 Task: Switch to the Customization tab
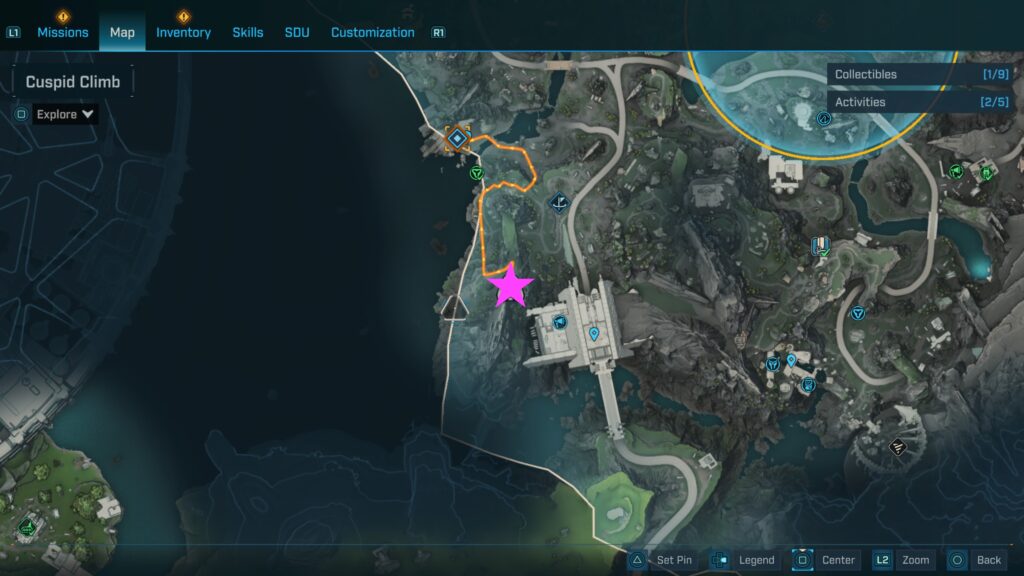(x=373, y=32)
